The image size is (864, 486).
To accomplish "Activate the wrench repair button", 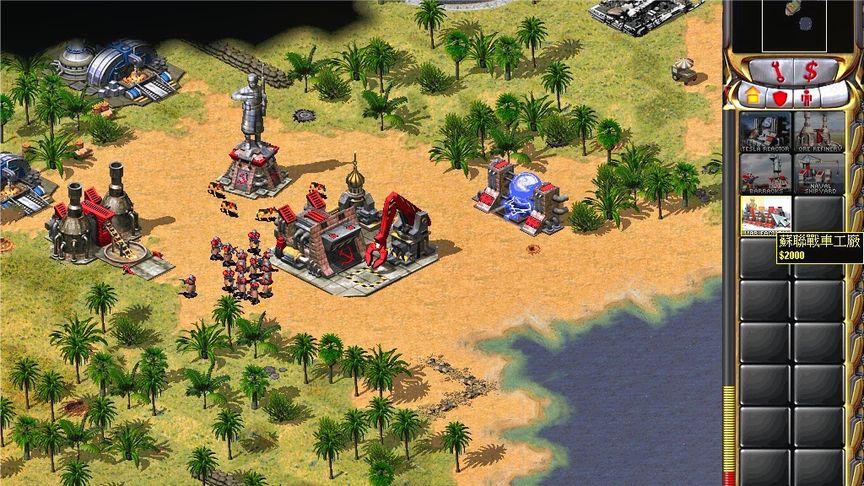I will 778,70.
